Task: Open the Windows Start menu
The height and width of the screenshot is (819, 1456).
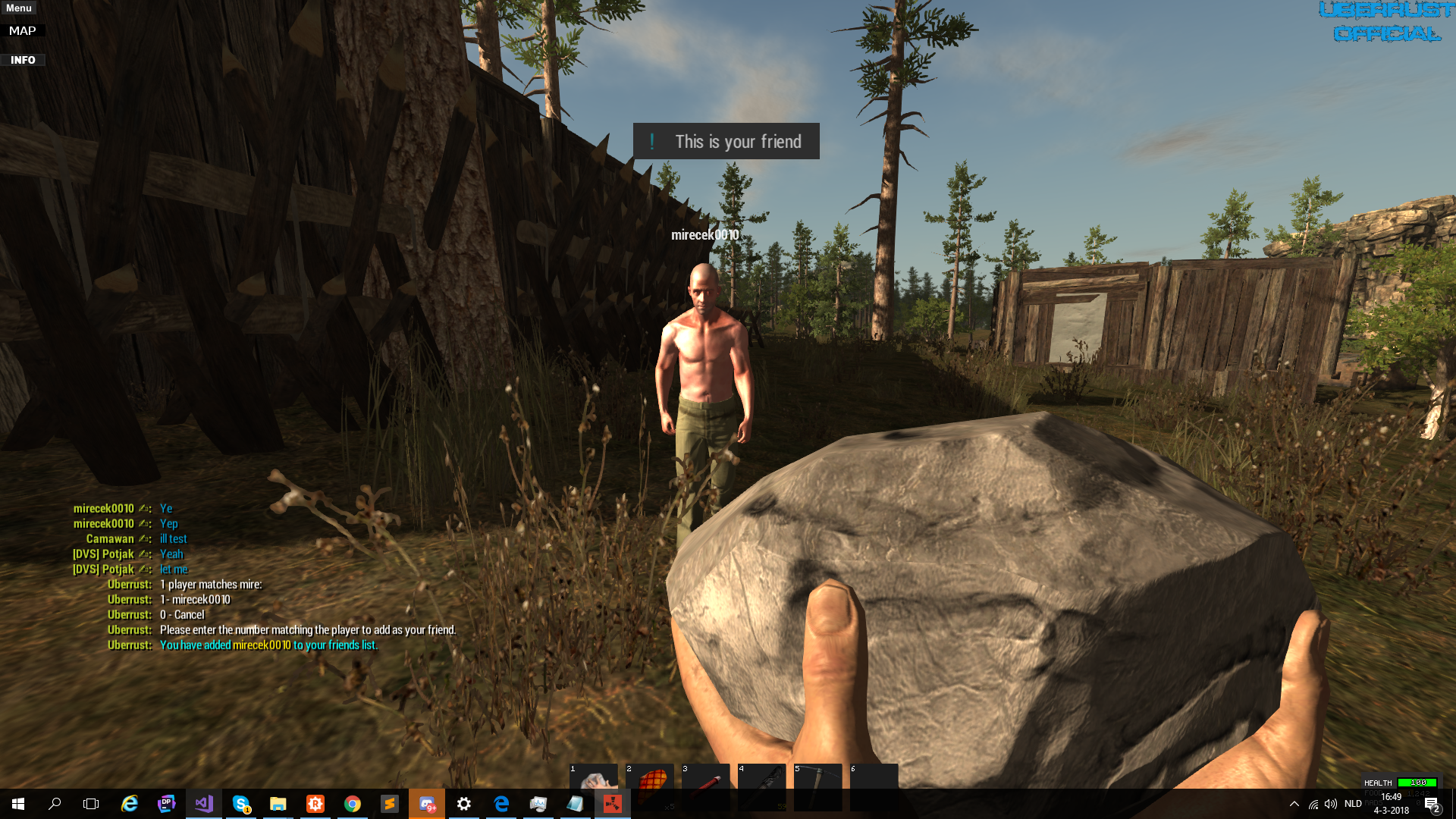Action: coord(18,804)
